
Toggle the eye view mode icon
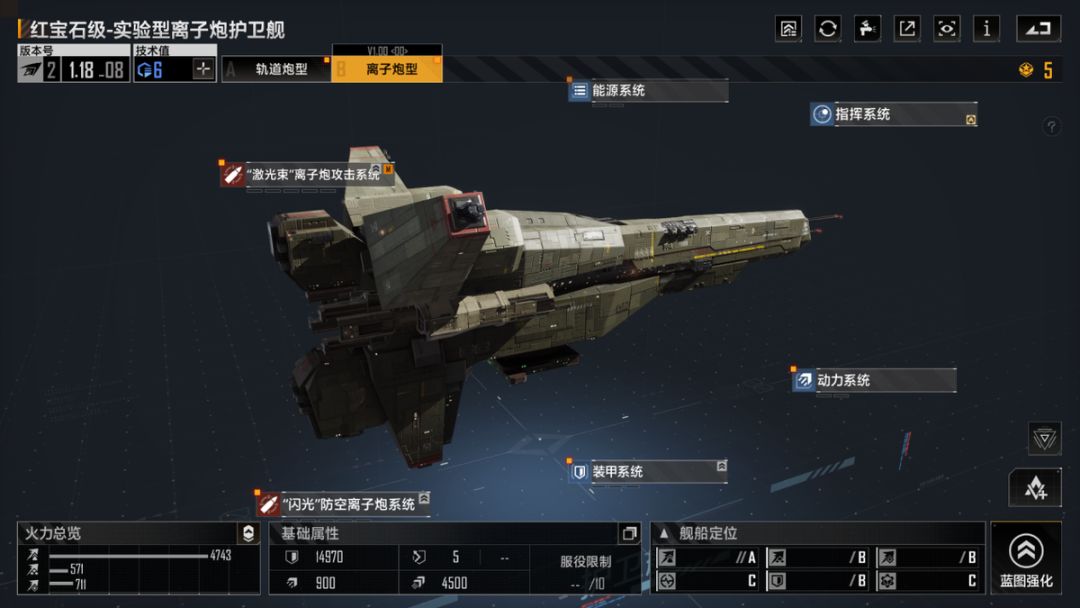(x=946, y=29)
